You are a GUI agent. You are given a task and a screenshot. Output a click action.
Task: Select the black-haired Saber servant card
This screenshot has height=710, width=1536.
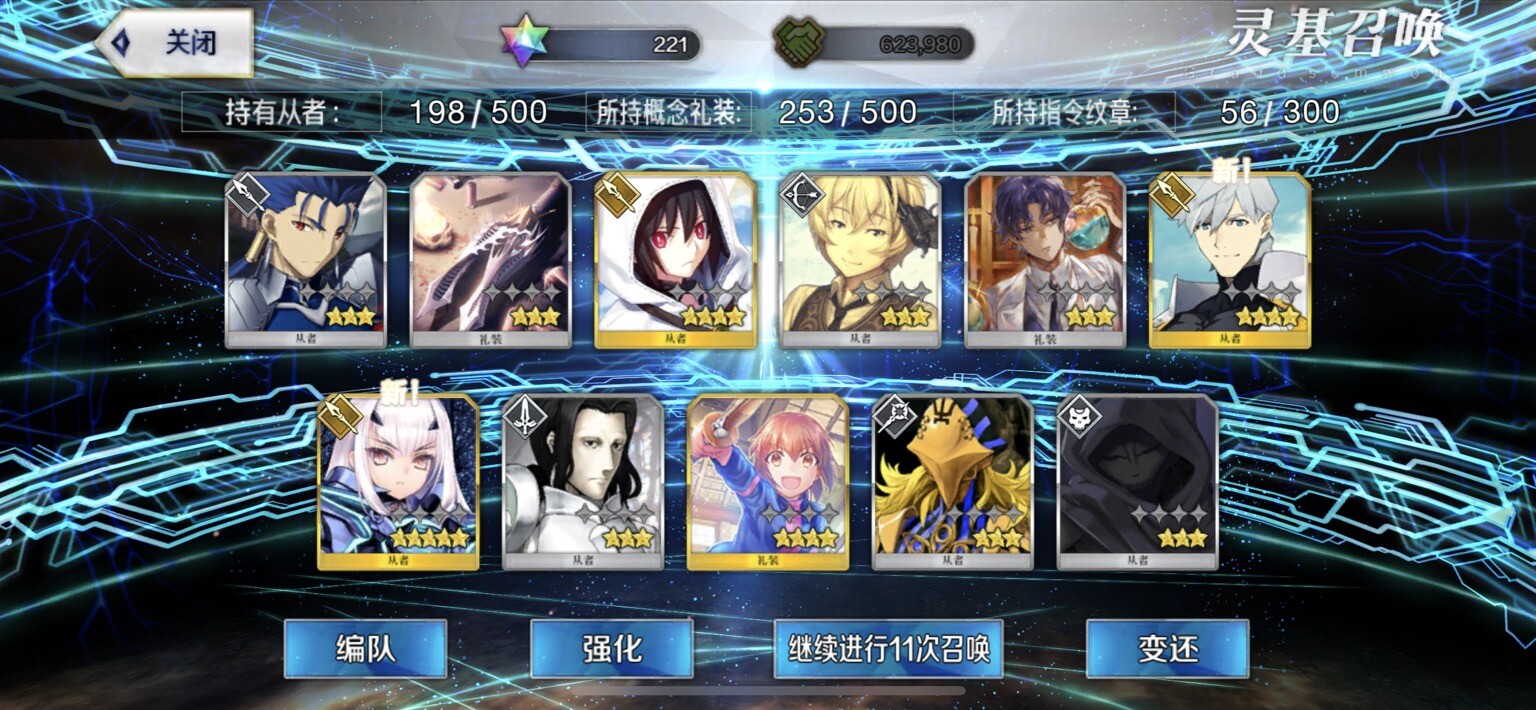[583, 482]
